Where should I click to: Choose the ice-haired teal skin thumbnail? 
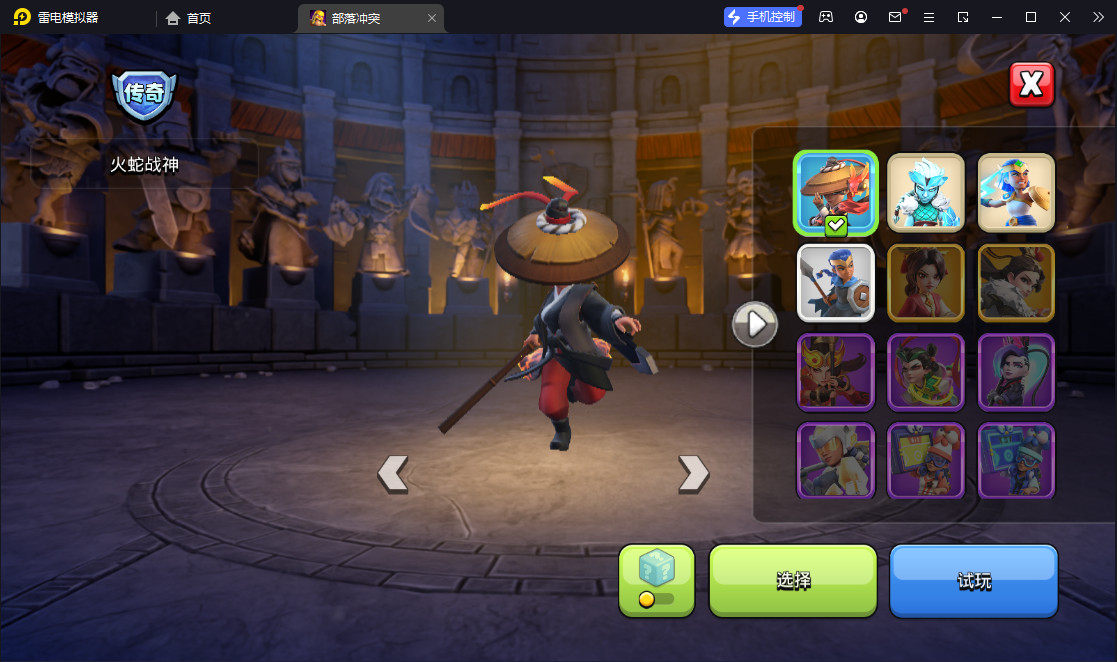point(926,192)
